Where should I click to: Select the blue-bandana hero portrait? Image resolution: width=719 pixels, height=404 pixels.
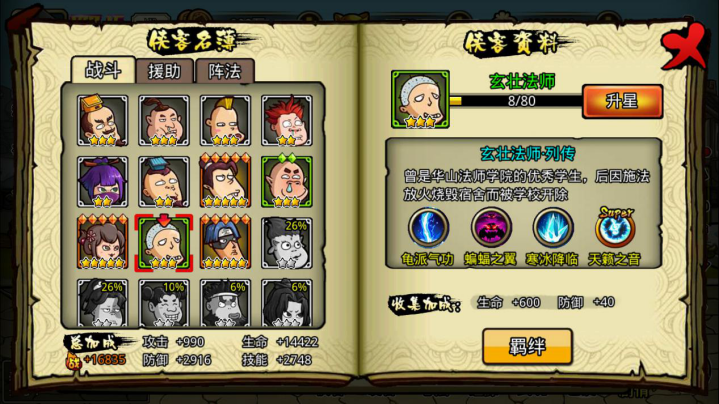(x=225, y=242)
